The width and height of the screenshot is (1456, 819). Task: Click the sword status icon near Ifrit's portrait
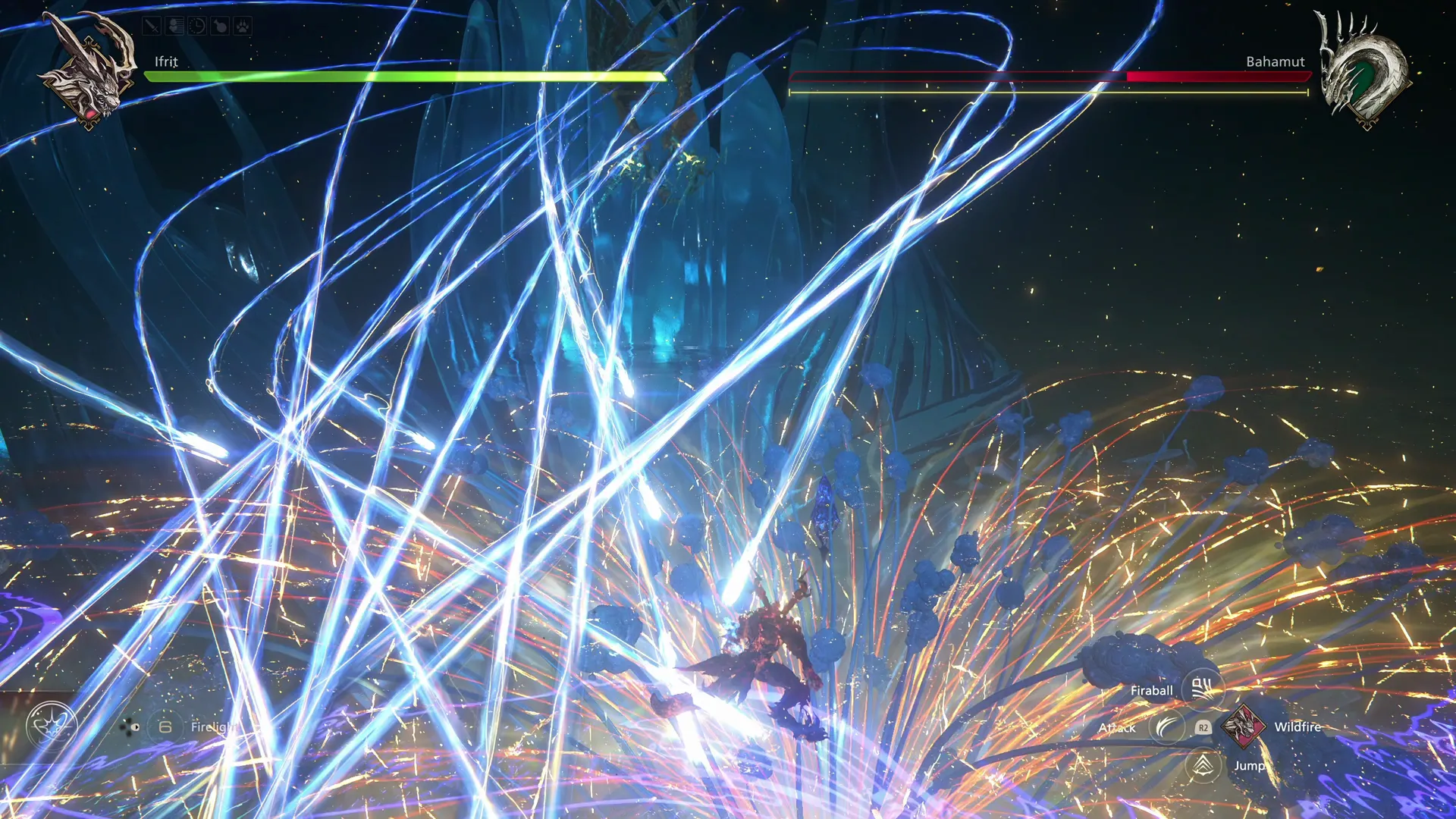click(152, 26)
